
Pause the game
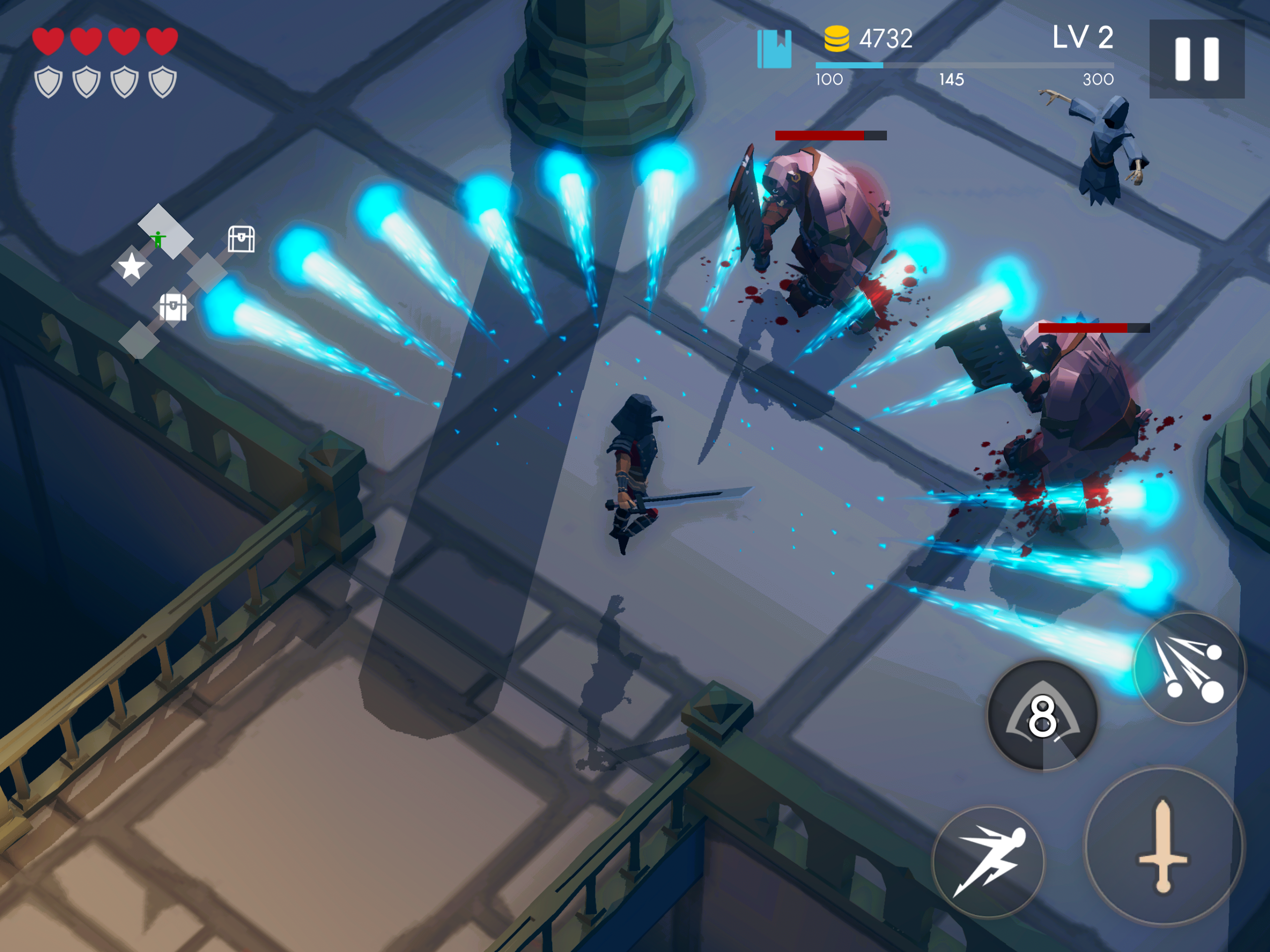coord(1197,59)
